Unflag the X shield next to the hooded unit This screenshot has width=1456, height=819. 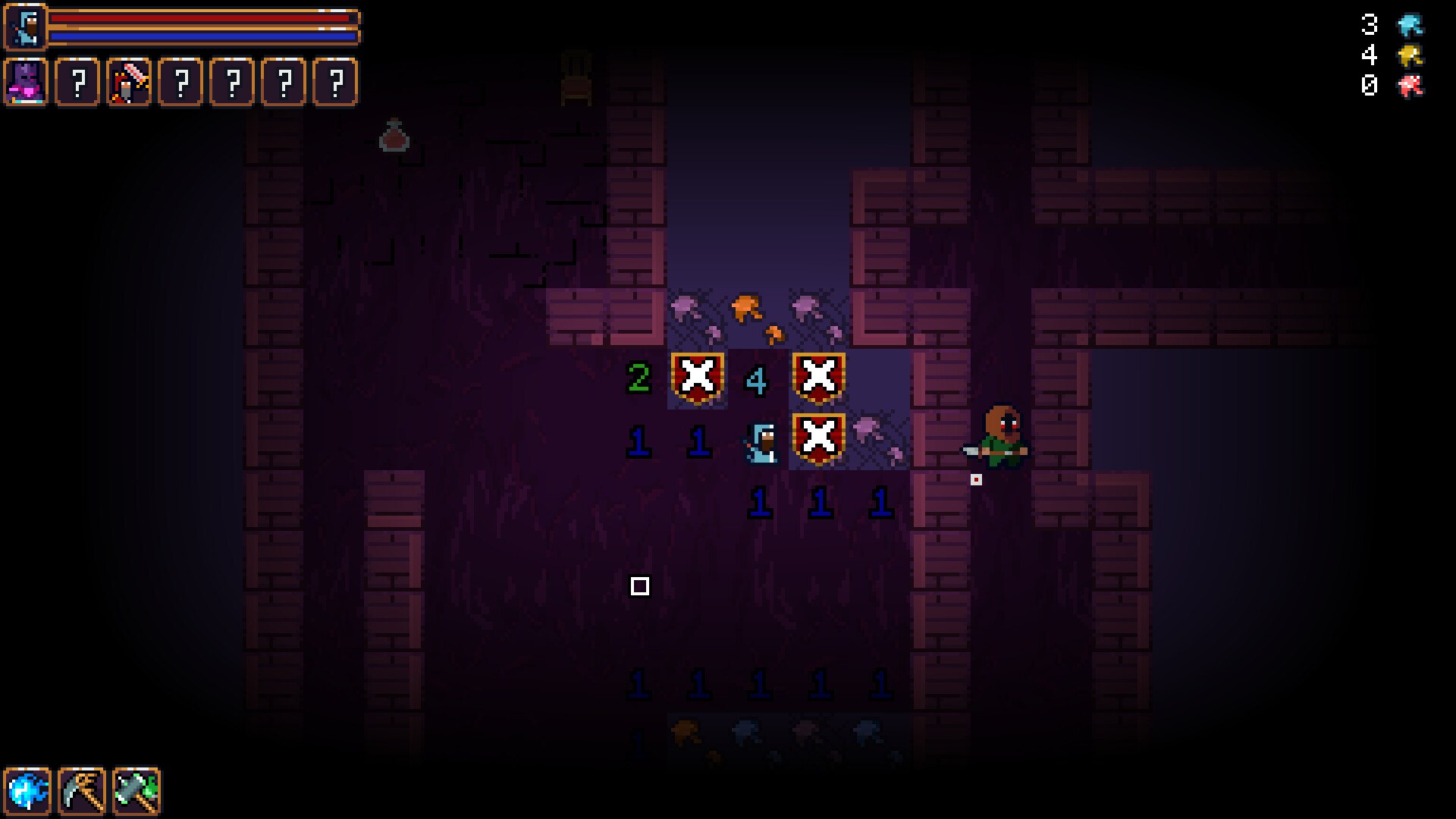(817, 438)
